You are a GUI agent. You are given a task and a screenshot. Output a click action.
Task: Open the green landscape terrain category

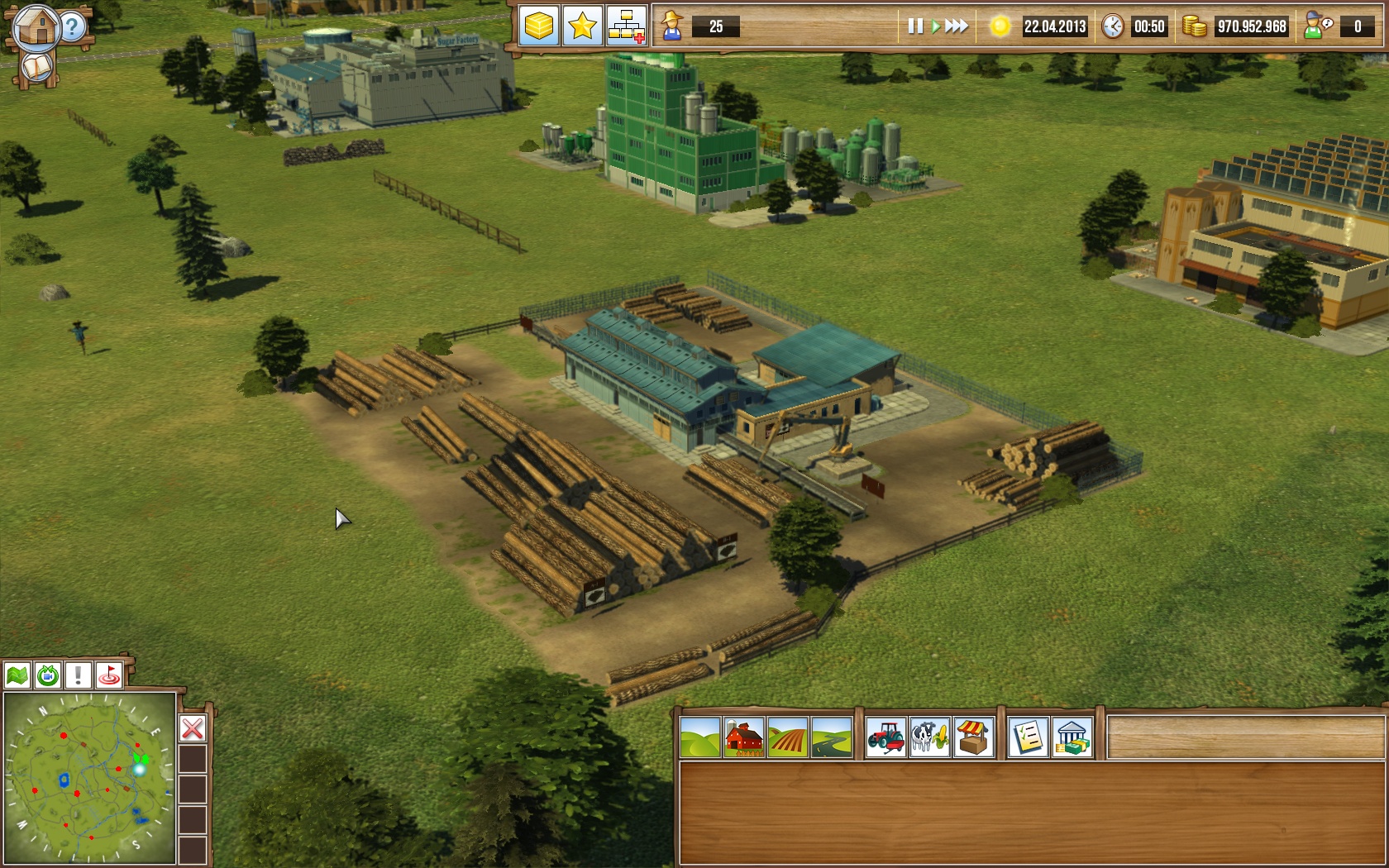[699, 737]
